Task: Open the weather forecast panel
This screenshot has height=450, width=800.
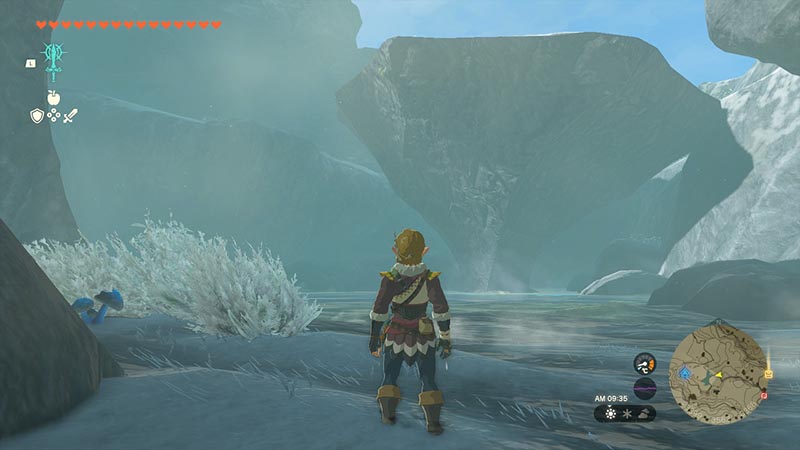Action: (x=625, y=412)
